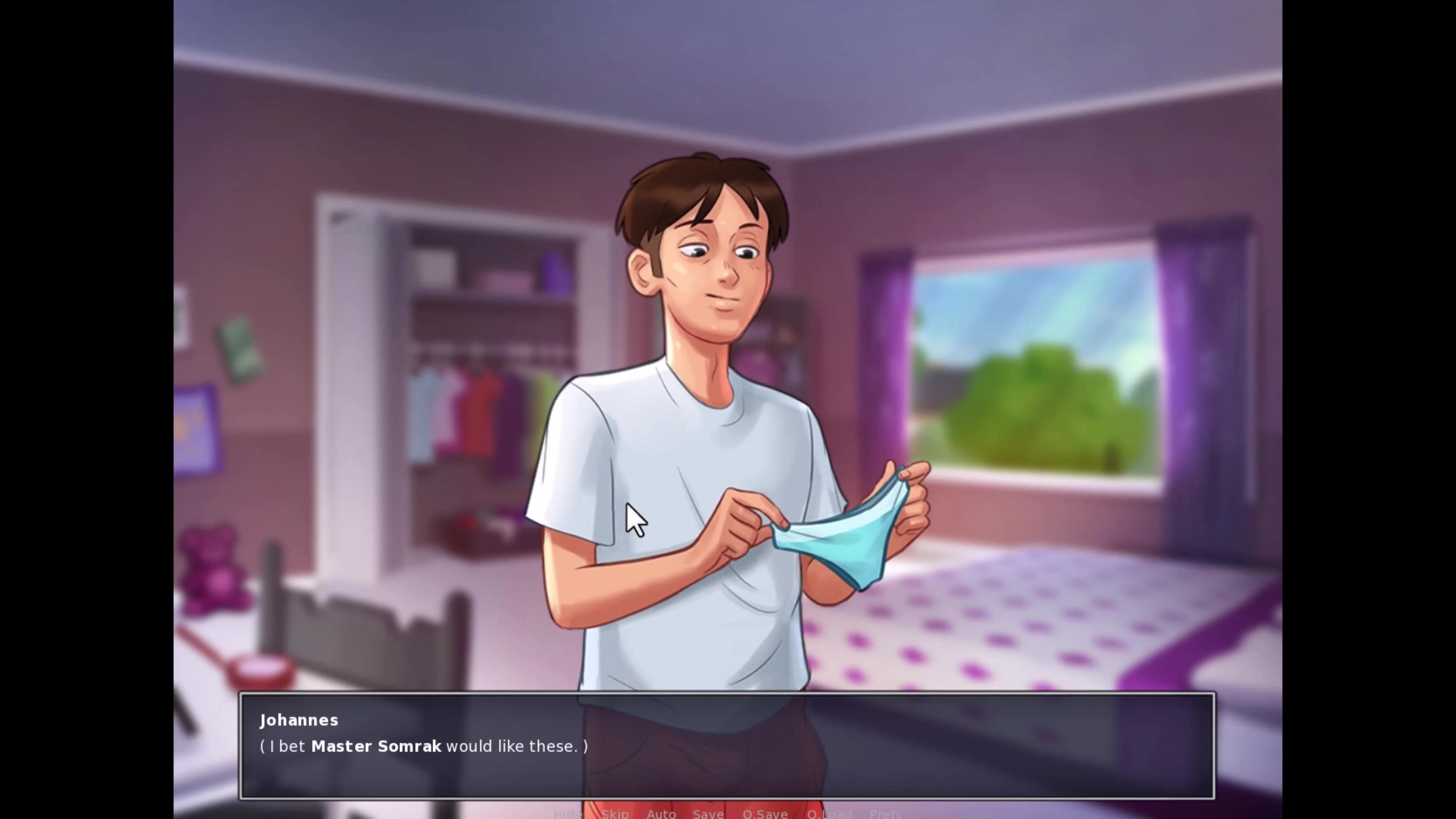Hide the dialogue window with the Hide button
The height and width of the screenshot is (819, 1456).
(568, 813)
